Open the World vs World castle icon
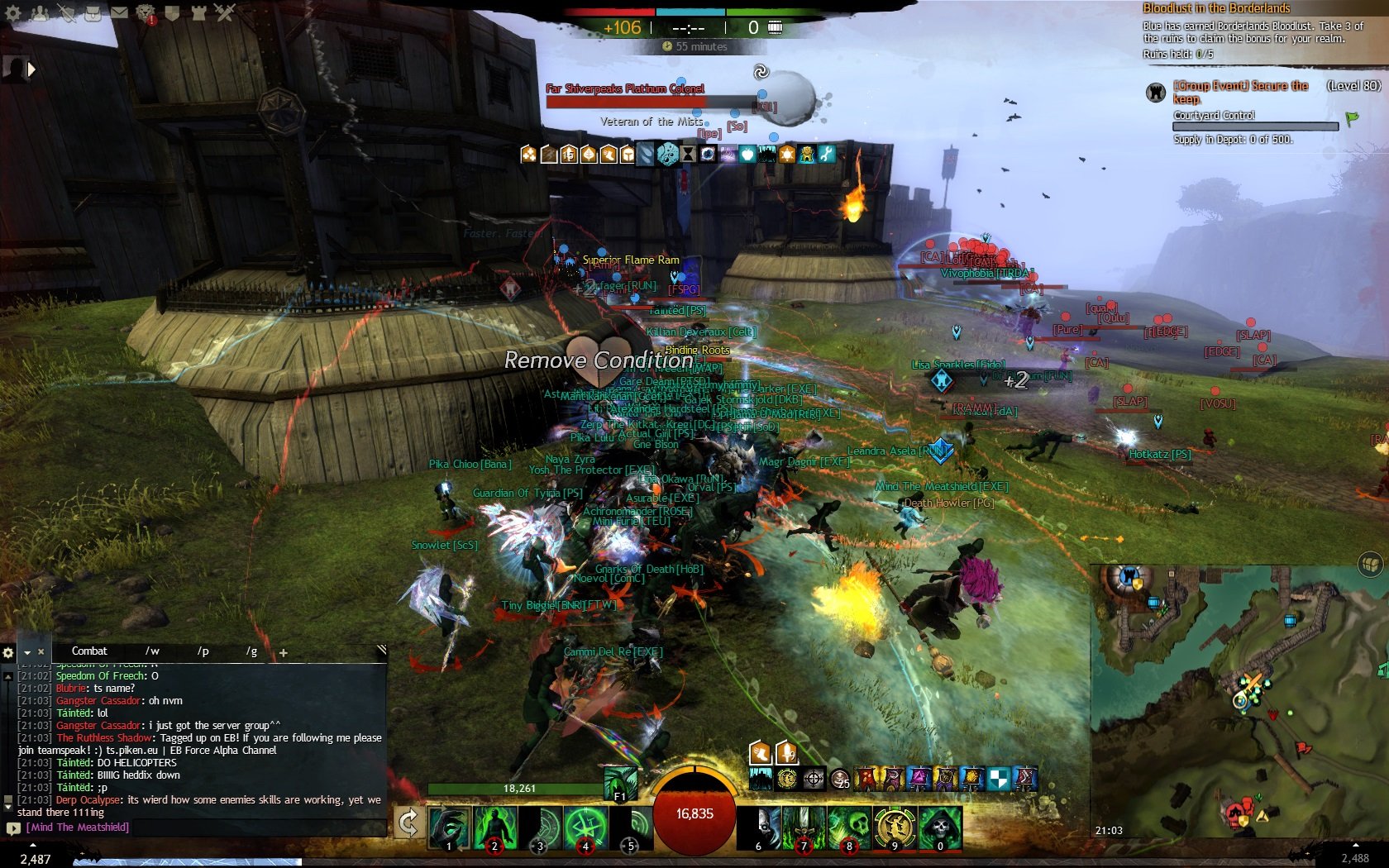Viewport: 1389px width, 868px height. pyautogui.click(x=198, y=12)
